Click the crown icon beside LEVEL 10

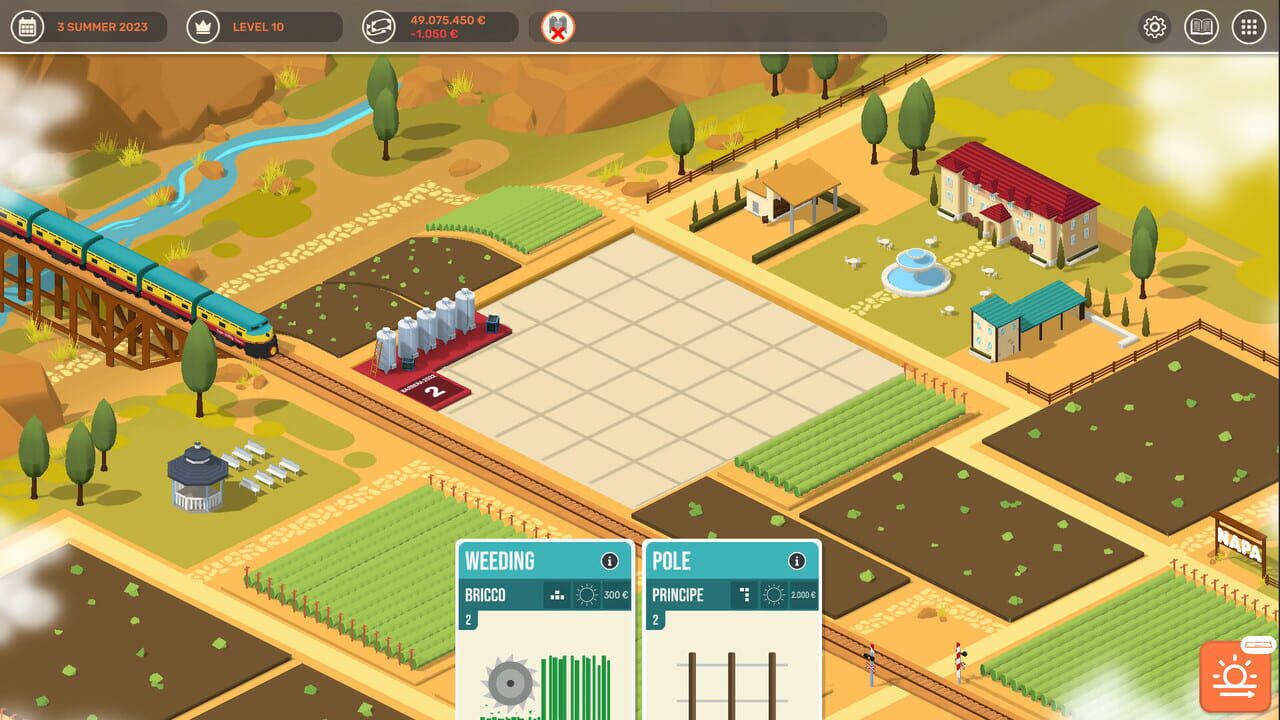click(x=203, y=27)
